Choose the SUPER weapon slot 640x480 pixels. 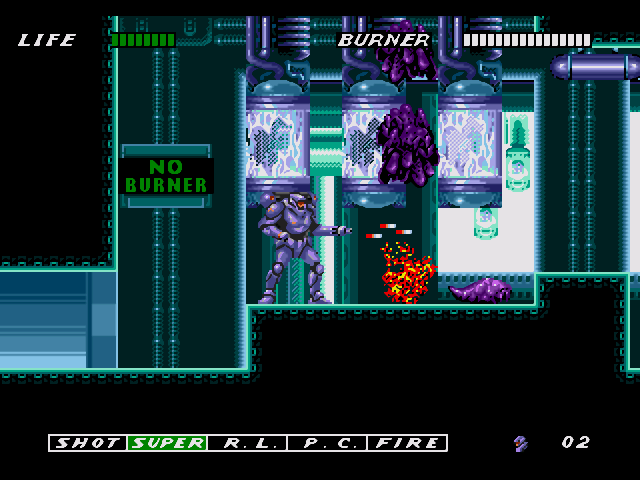(x=167, y=442)
